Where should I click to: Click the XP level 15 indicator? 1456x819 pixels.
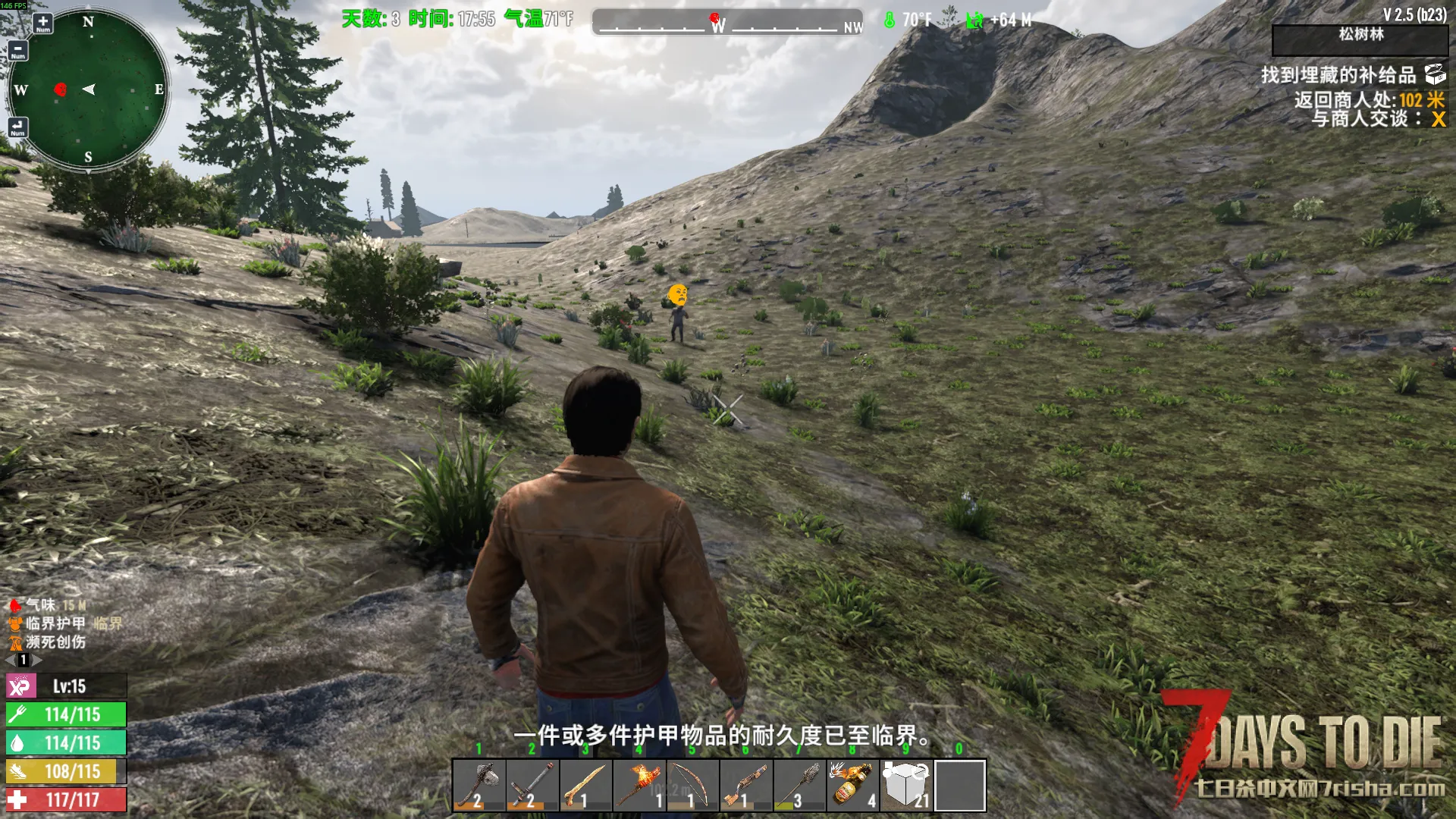(67, 686)
